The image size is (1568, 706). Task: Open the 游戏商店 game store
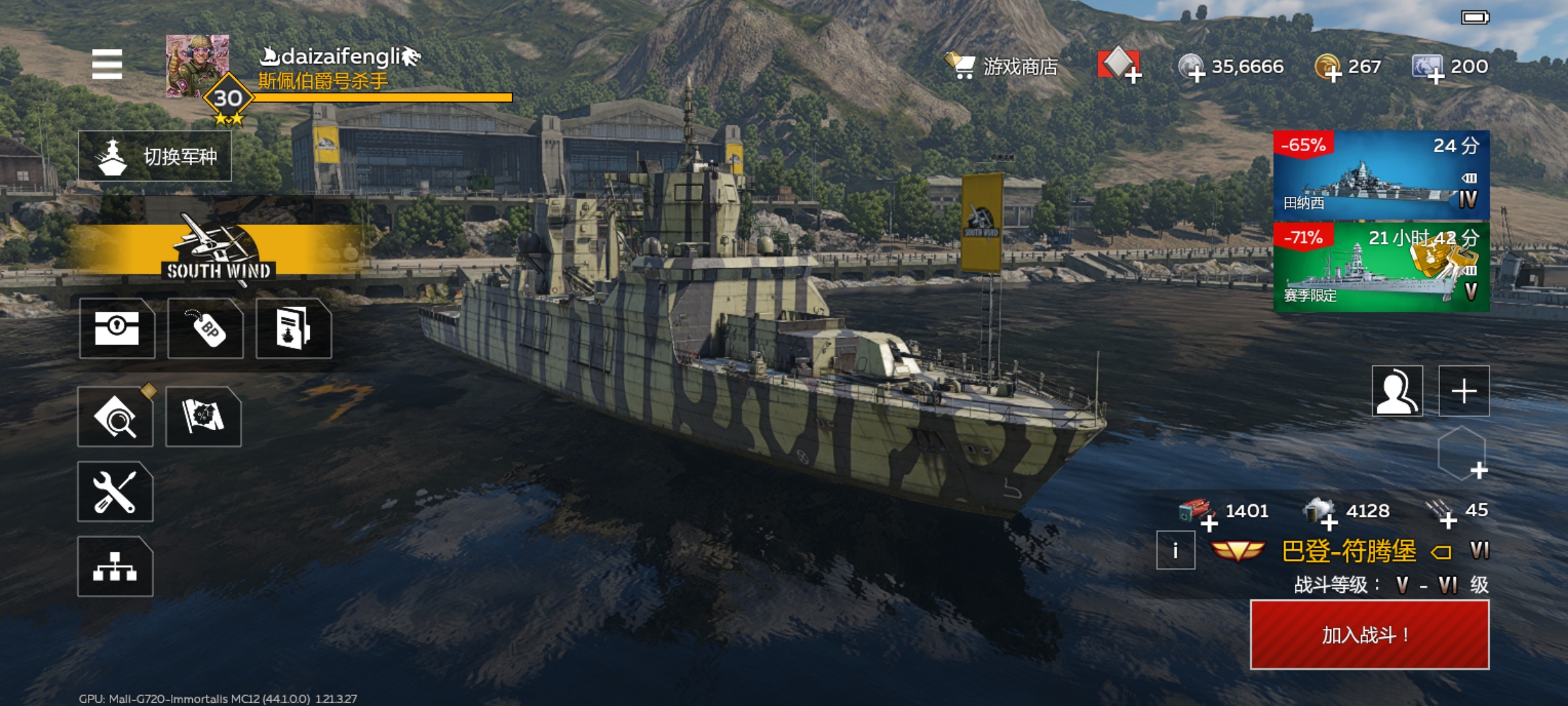click(x=1002, y=66)
